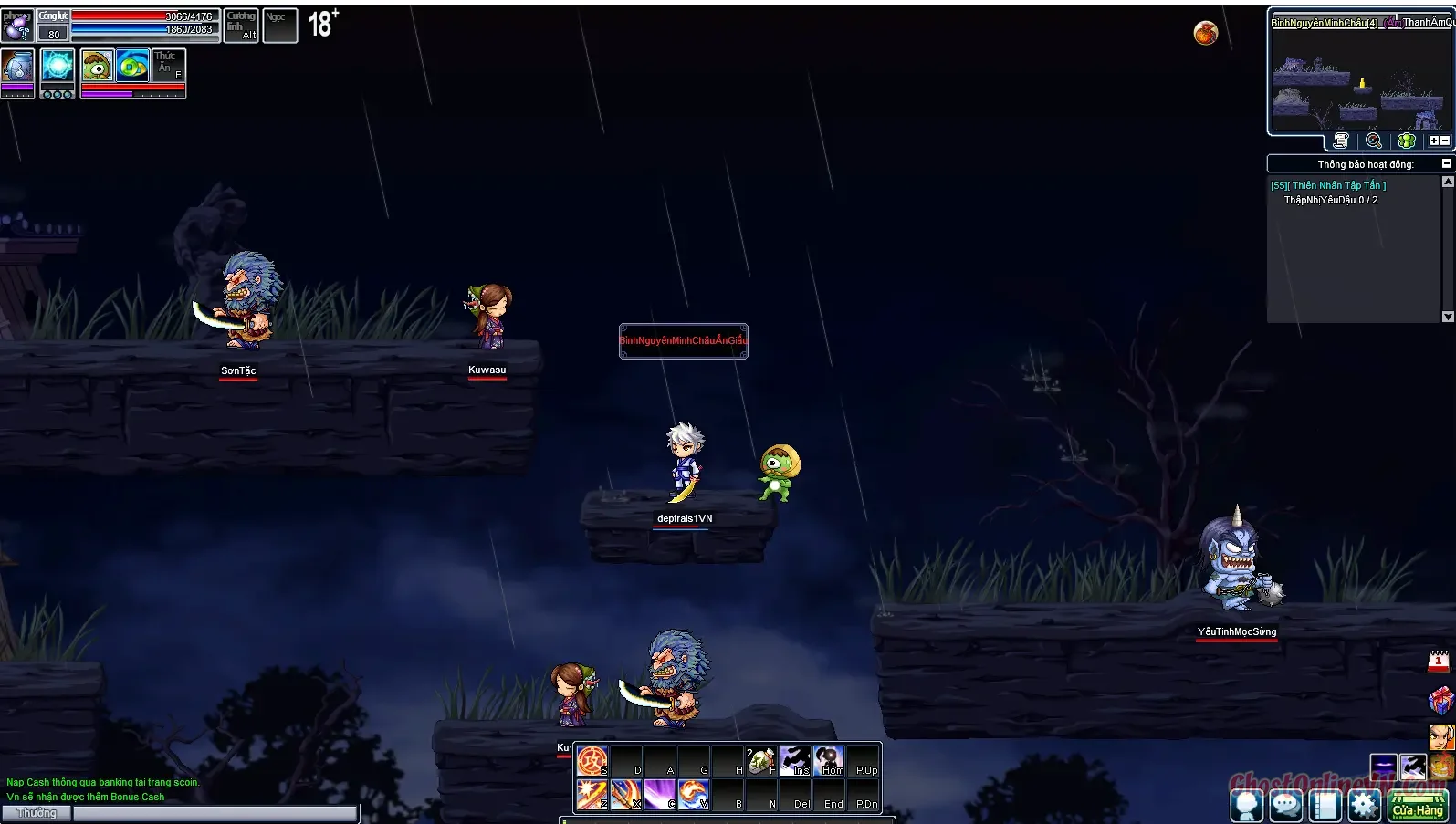
Task: Click the green one-eyed pet portrait
Action: coord(98,66)
